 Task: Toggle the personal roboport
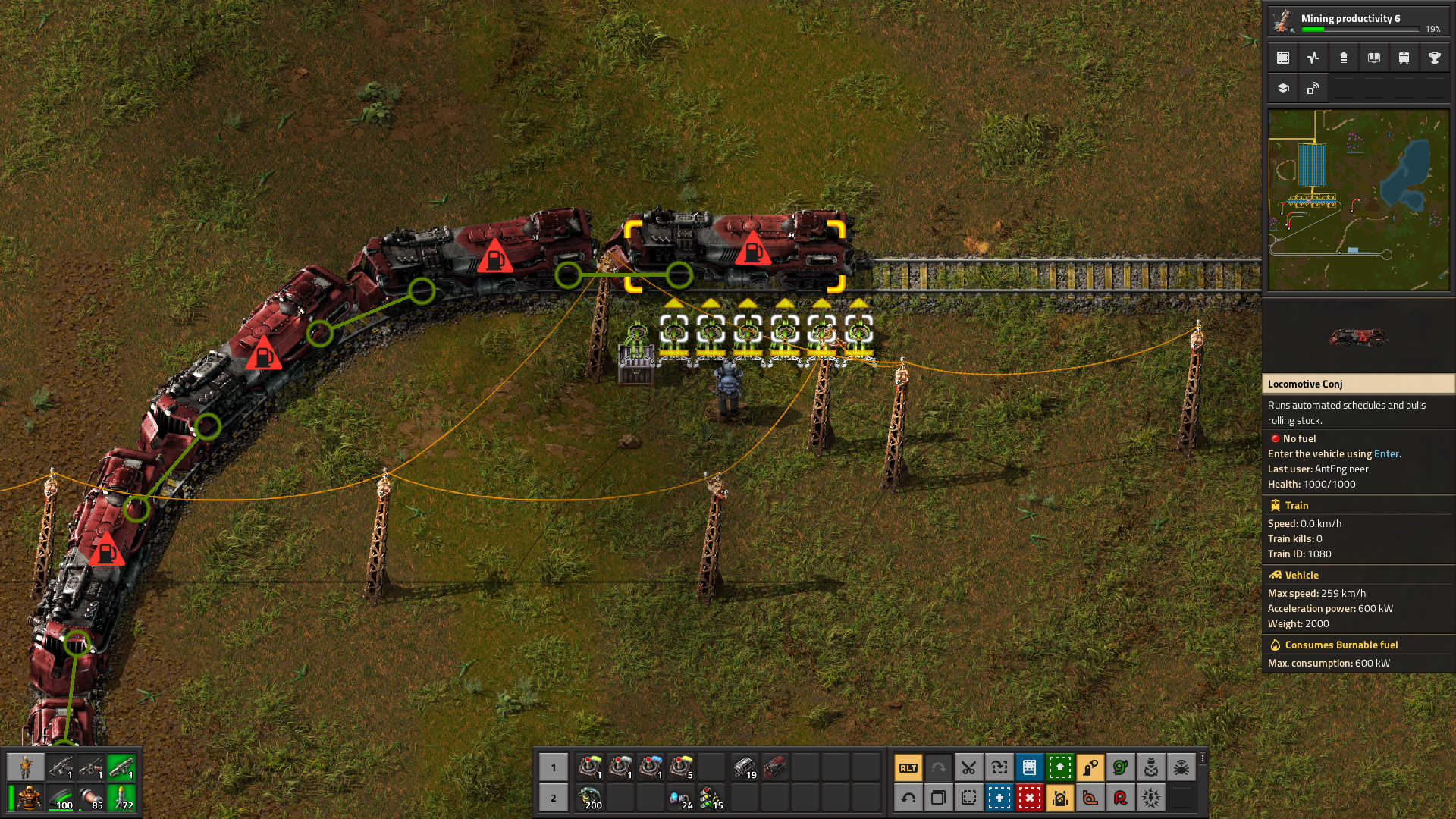pyautogui.click(x=1062, y=797)
